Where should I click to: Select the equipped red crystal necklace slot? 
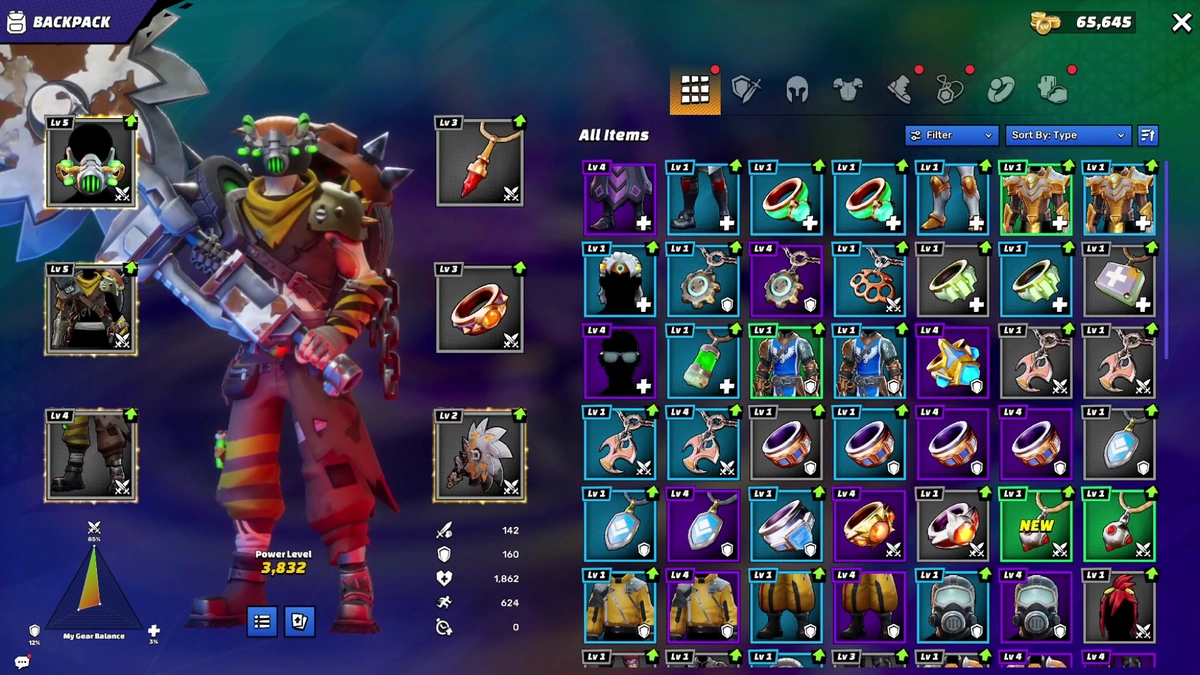pos(480,163)
